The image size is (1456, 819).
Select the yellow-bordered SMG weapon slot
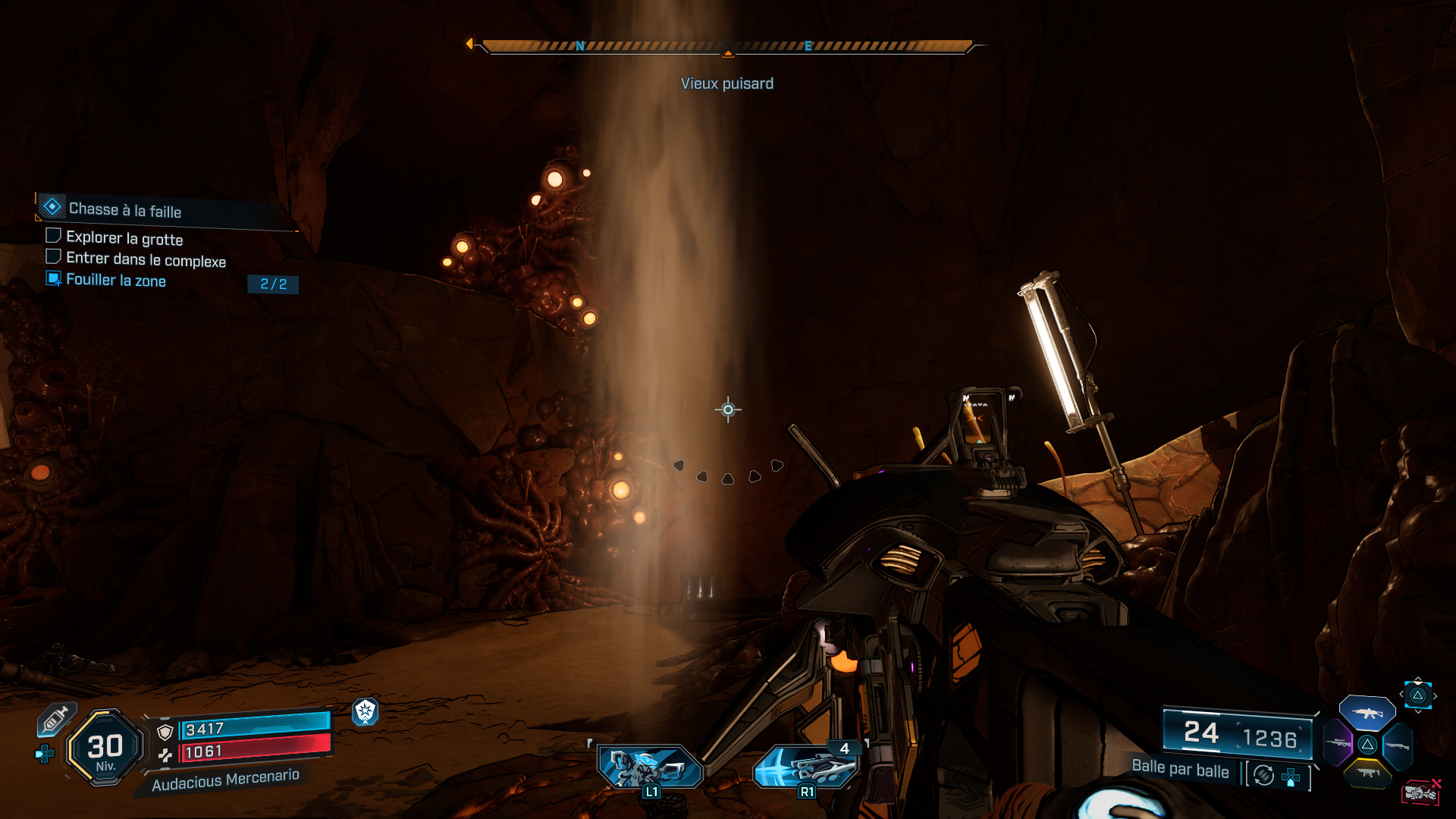pyautogui.click(x=1368, y=773)
